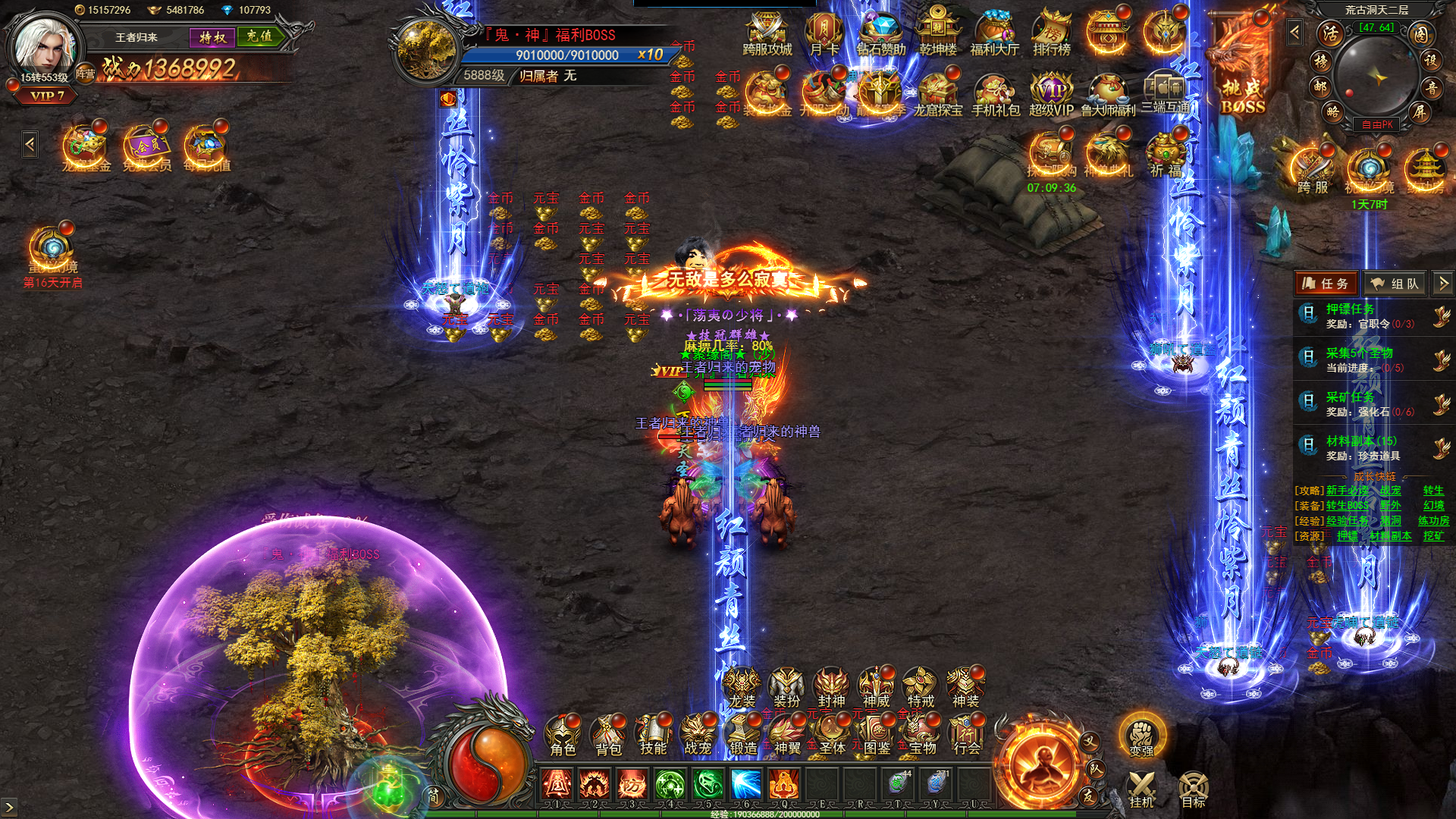Select the 任务 quest tab
The height and width of the screenshot is (819, 1456).
pyautogui.click(x=1326, y=284)
